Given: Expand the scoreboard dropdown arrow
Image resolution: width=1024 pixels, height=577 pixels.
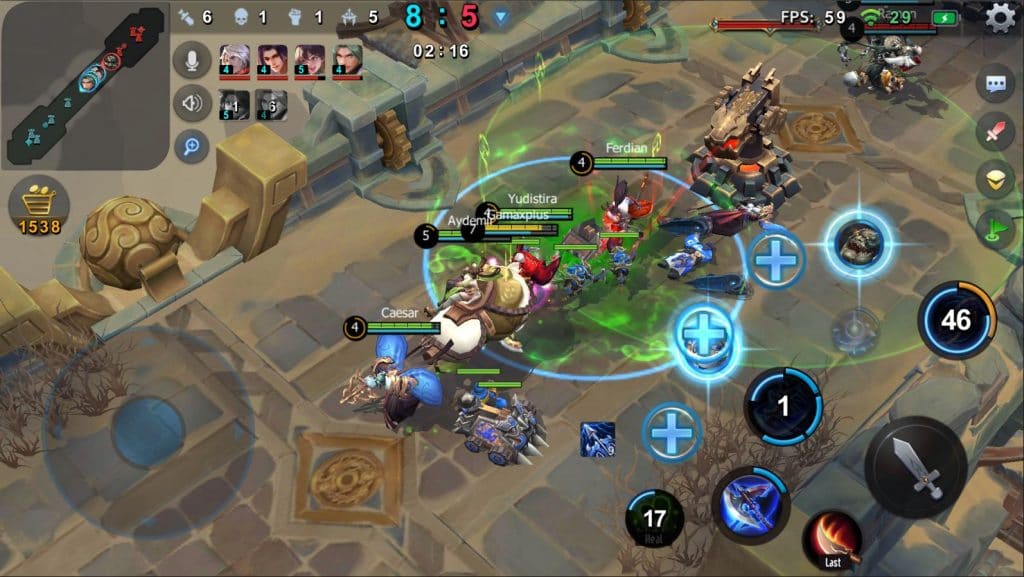Looking at the screenshot, I should click(x=501, y=17).
